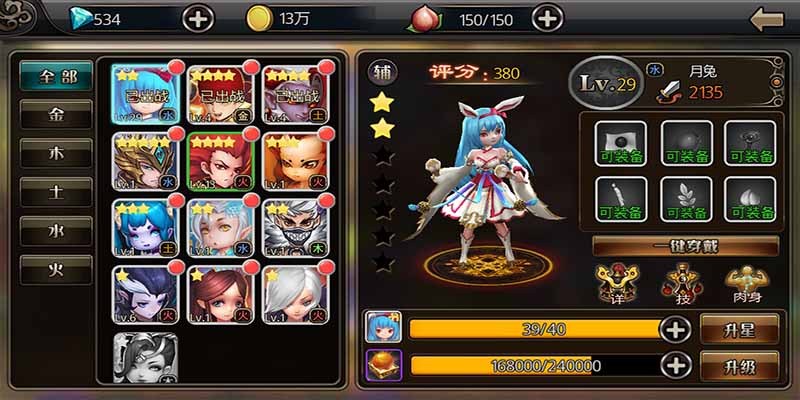
Task: Select the 水 element tab
Action: click(56, 230)
